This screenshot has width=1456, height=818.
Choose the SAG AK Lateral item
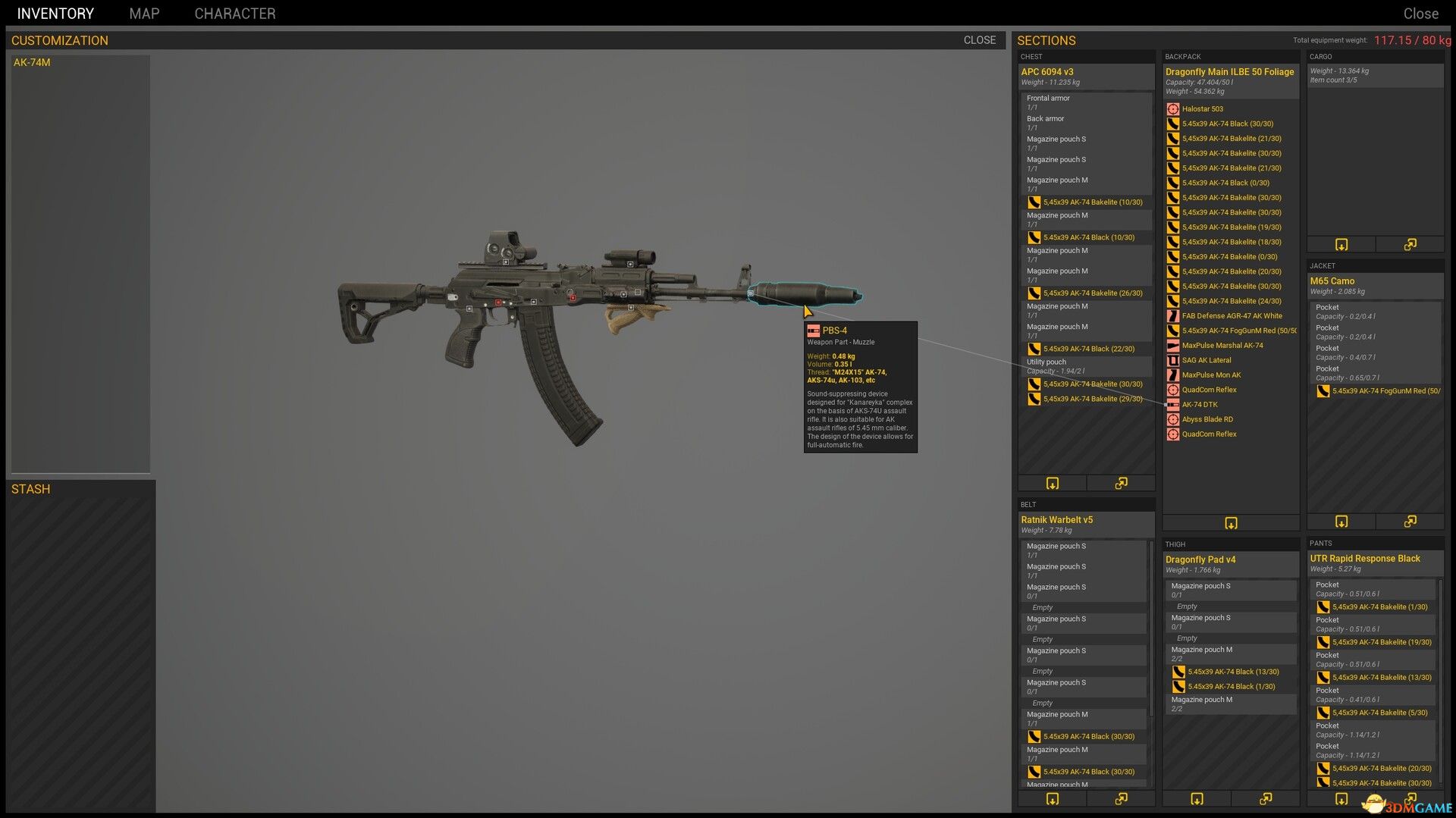(1206, 360)
